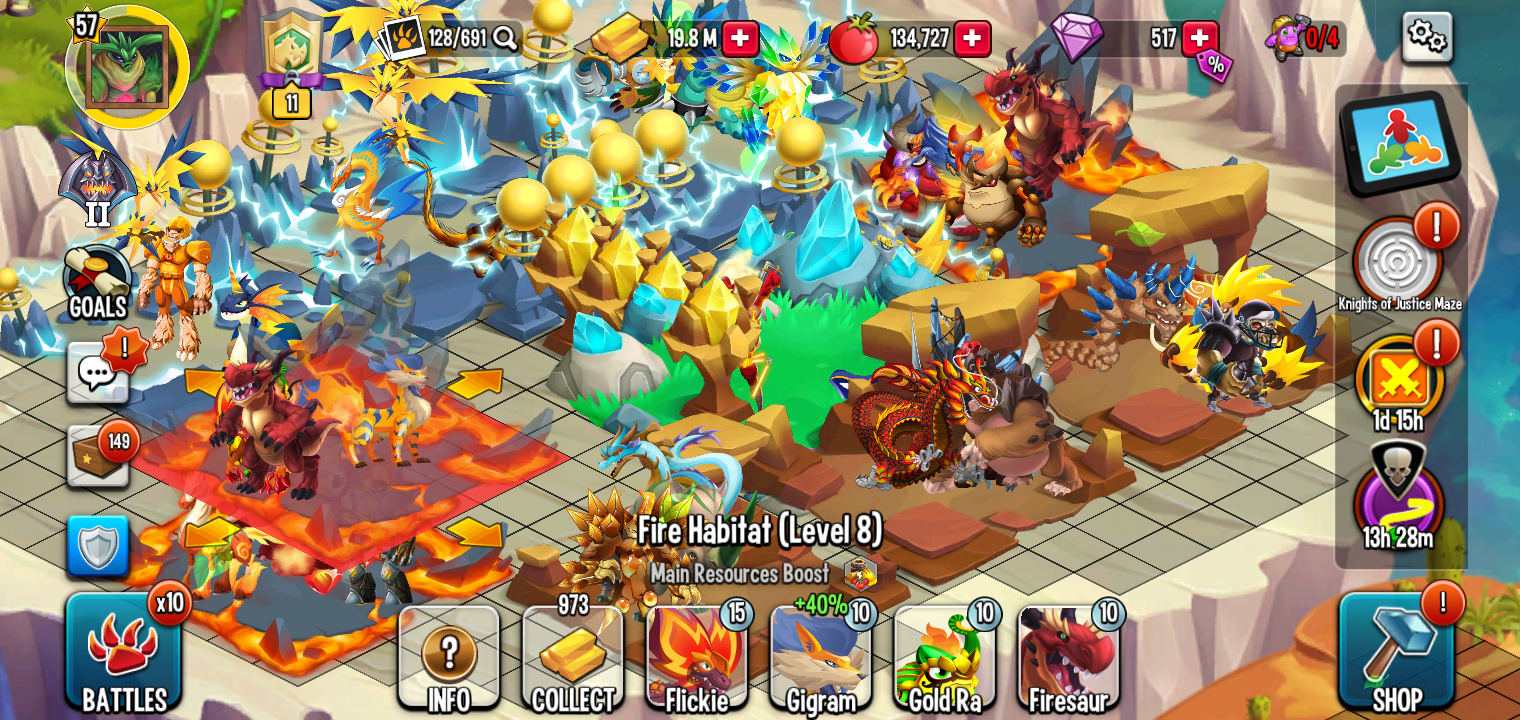This screenshot has width=1520, height=720.
Task: Open the SHOP
Action: pos(1398,655)
